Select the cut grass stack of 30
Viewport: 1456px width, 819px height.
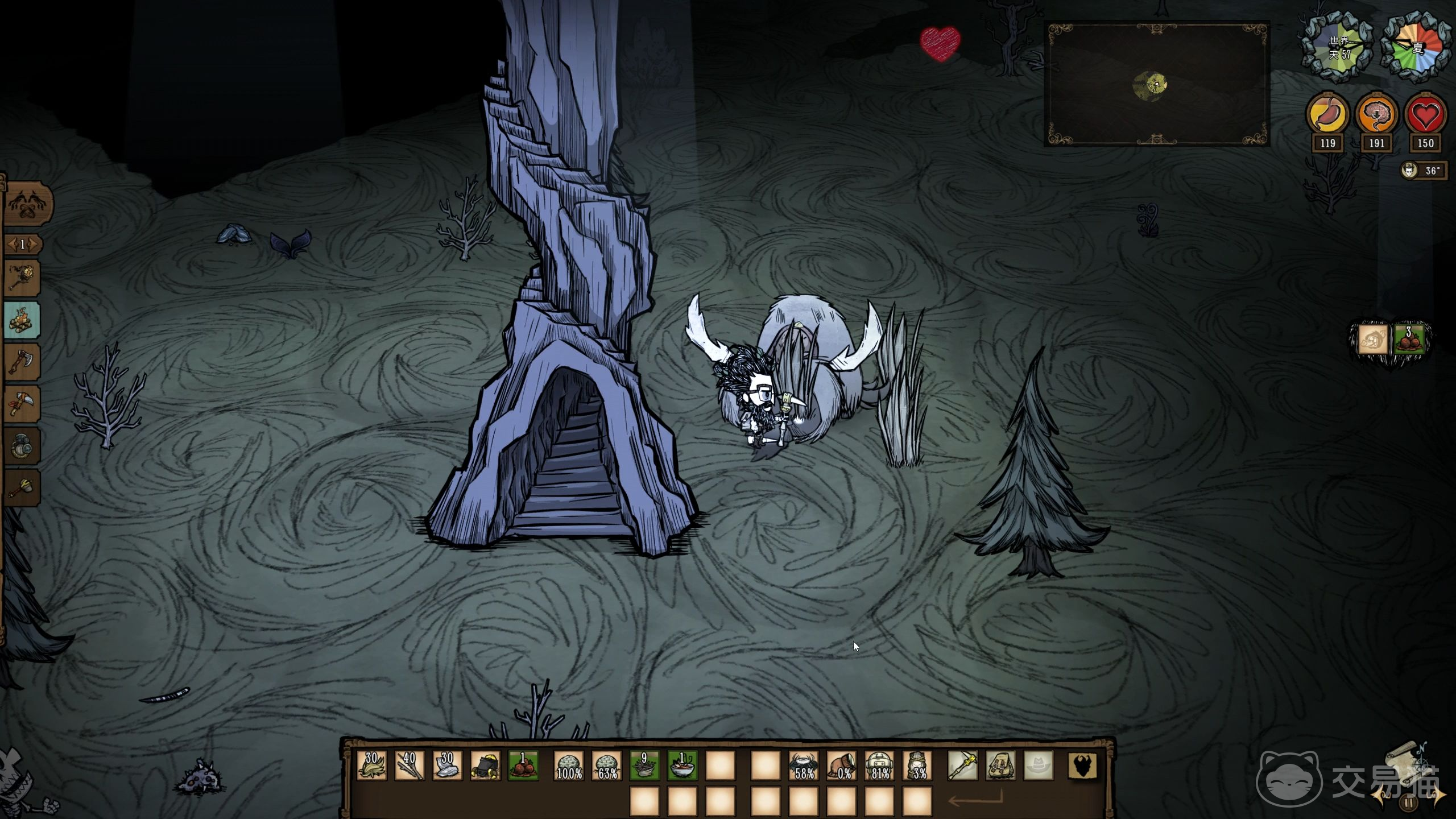[372, 766]
